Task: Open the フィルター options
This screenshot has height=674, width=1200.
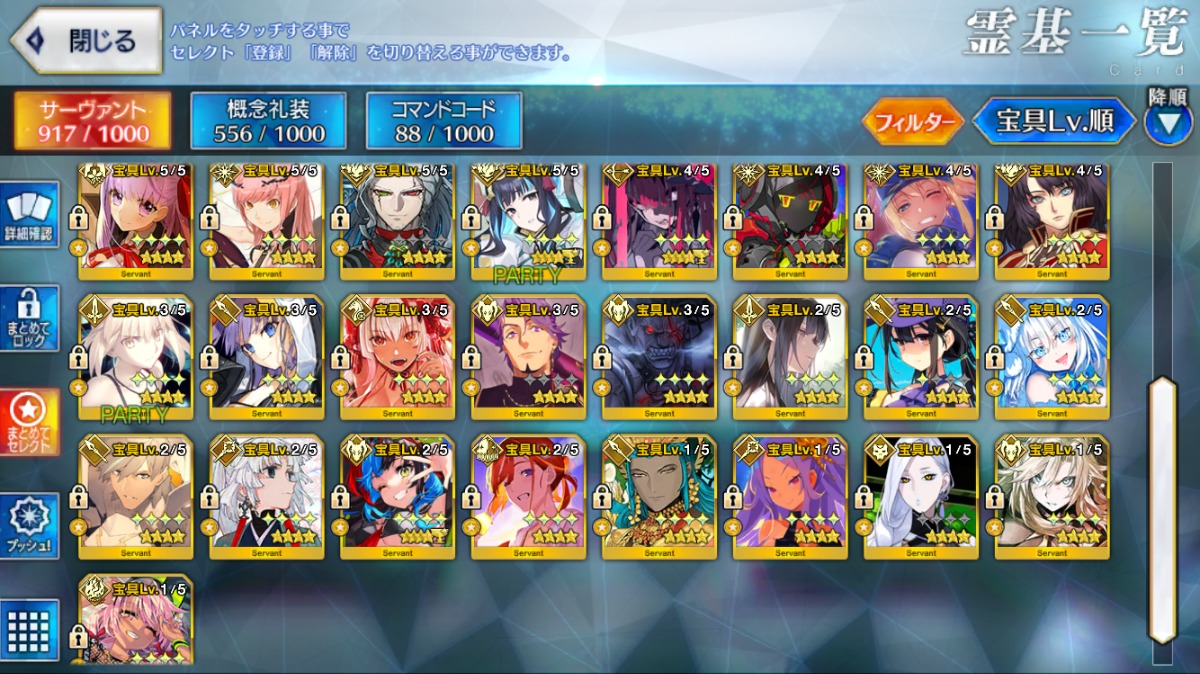Action: 912,122
